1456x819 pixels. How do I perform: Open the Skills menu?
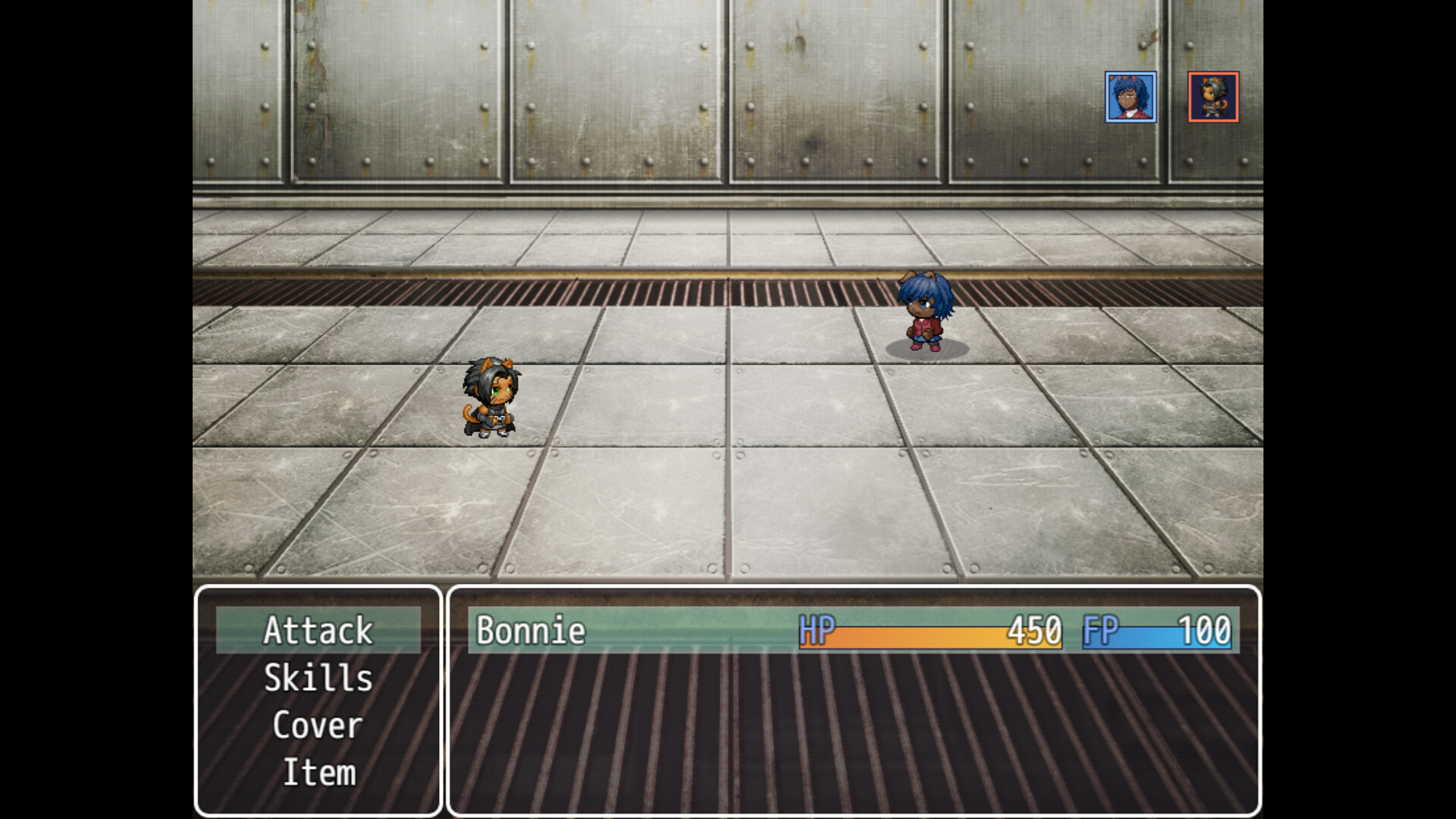[318, 678]
